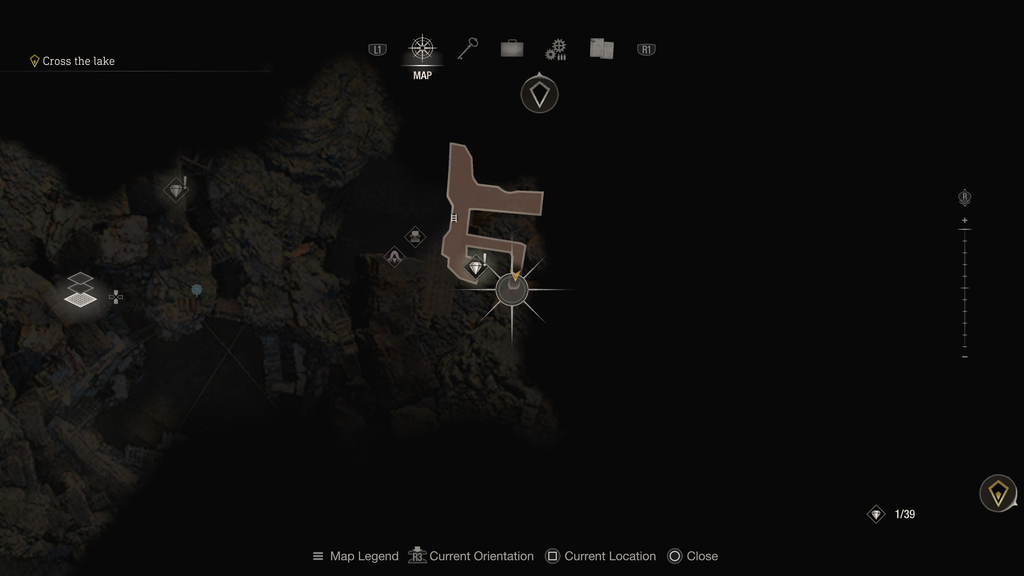Select the merchant marker on the map

point(395,257)
